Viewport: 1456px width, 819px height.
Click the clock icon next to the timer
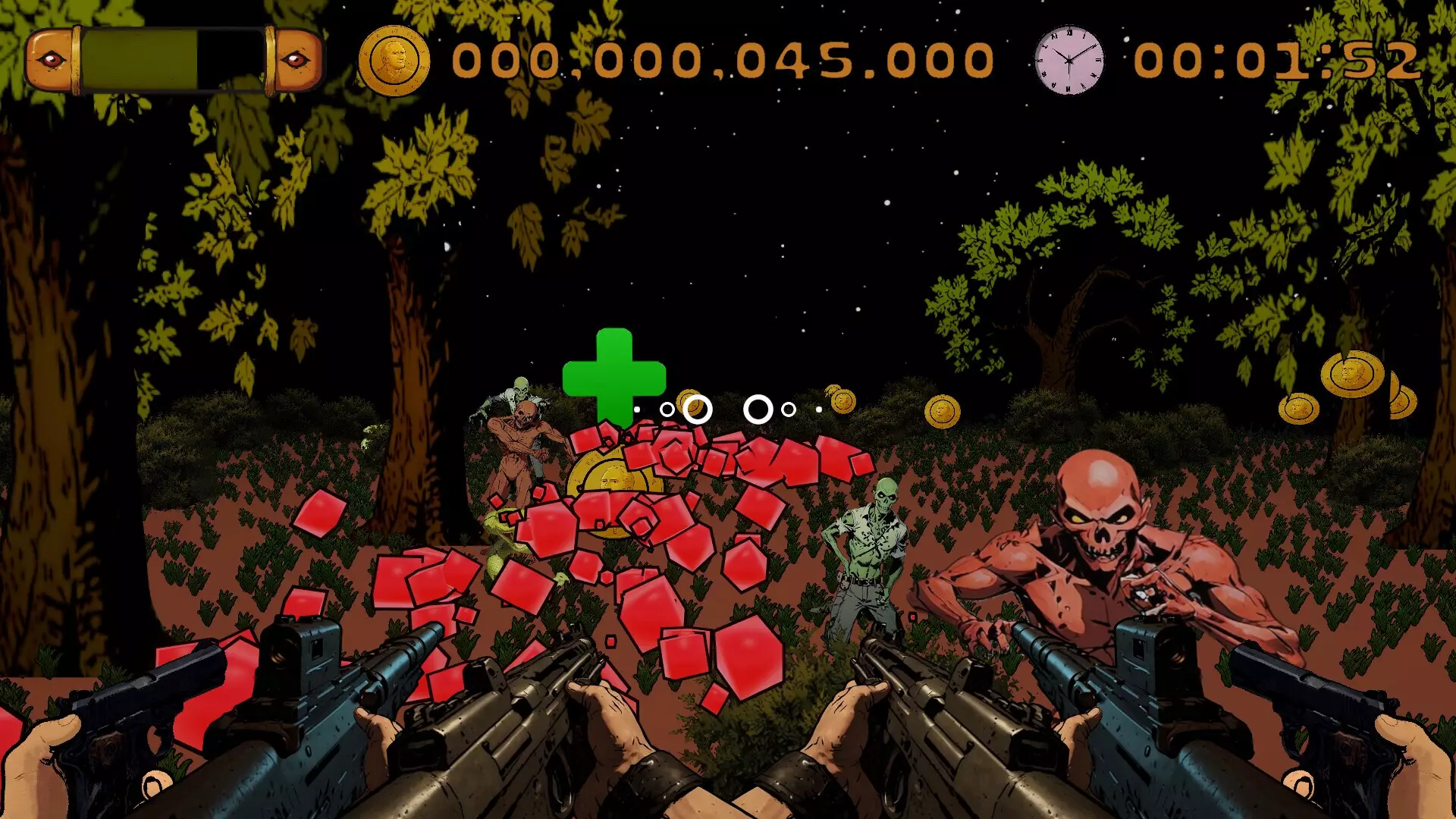[x=1068, y=60]
